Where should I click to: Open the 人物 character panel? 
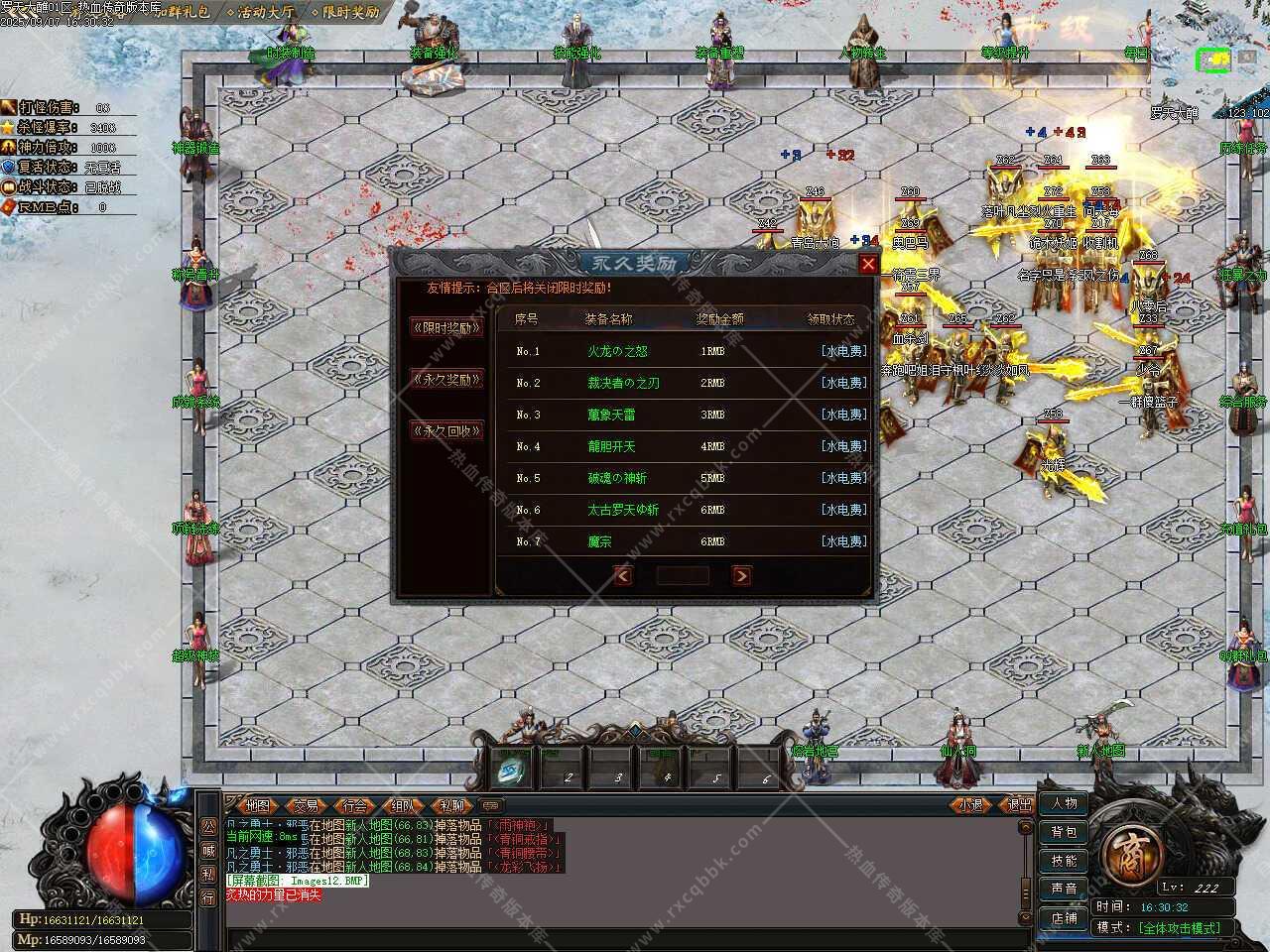coord(1064,803)
